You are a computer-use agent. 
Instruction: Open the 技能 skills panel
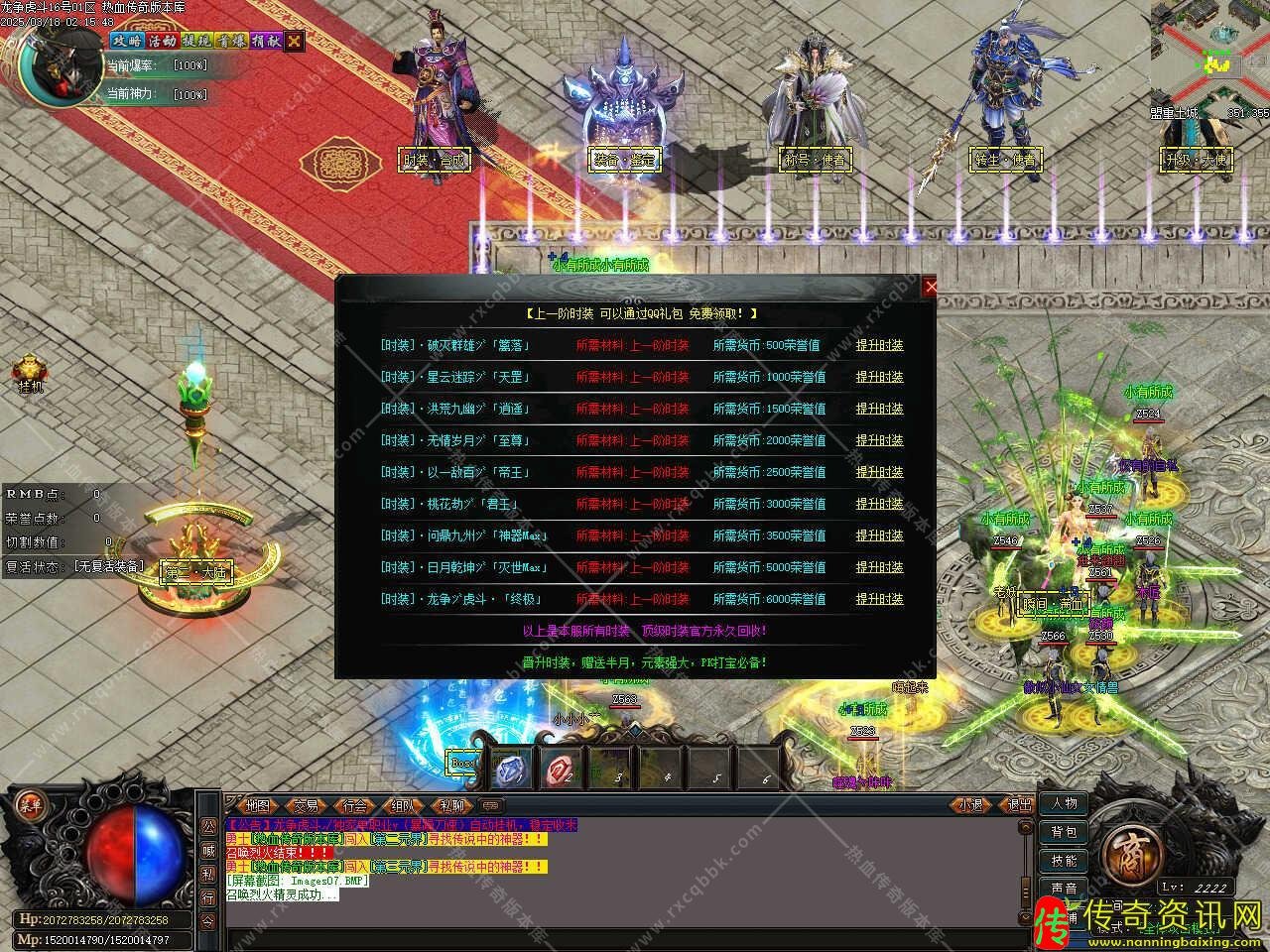(x=1065, y=860)
